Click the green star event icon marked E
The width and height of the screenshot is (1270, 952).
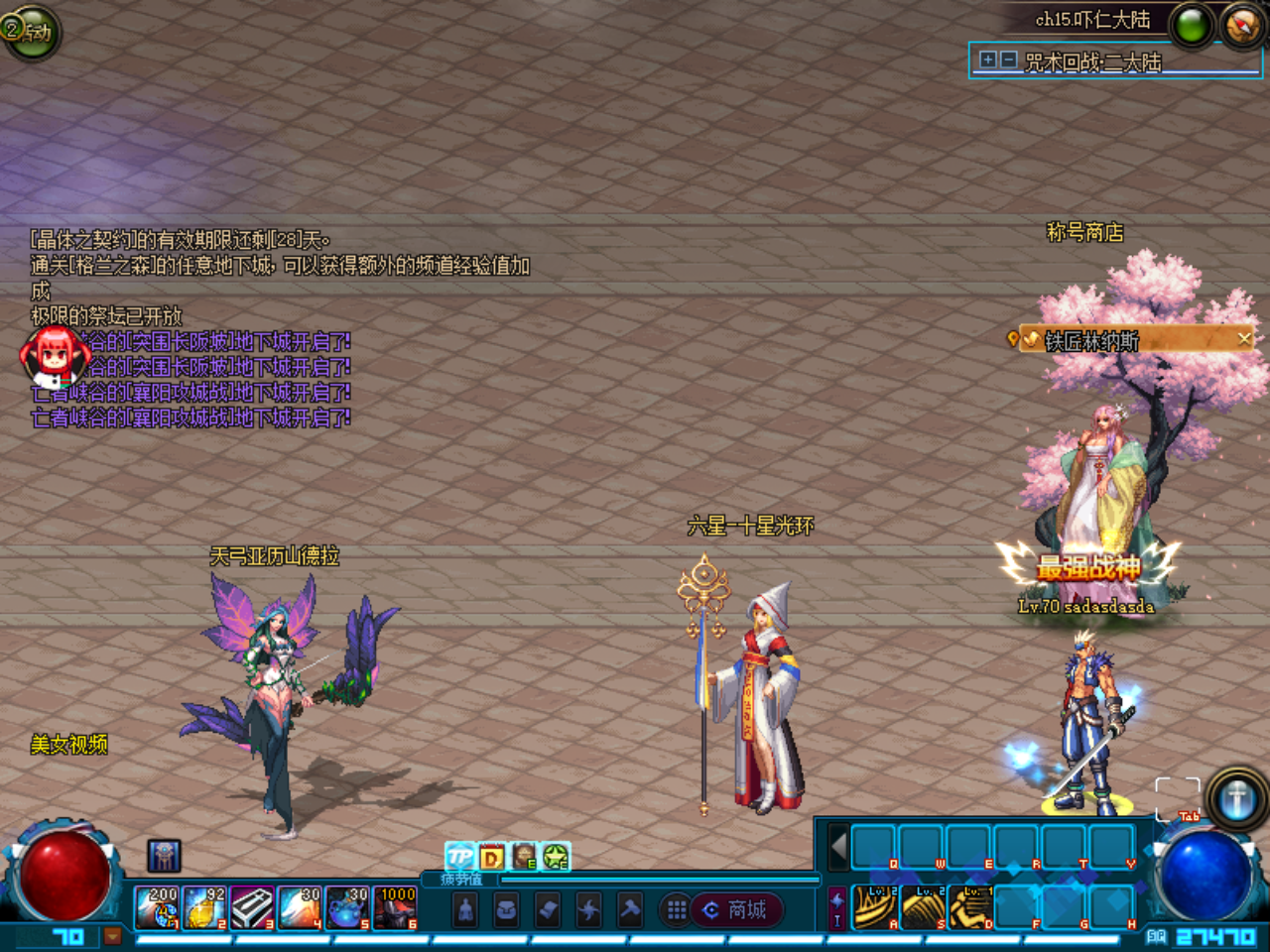pyautogui.click(x=555, y=855)
